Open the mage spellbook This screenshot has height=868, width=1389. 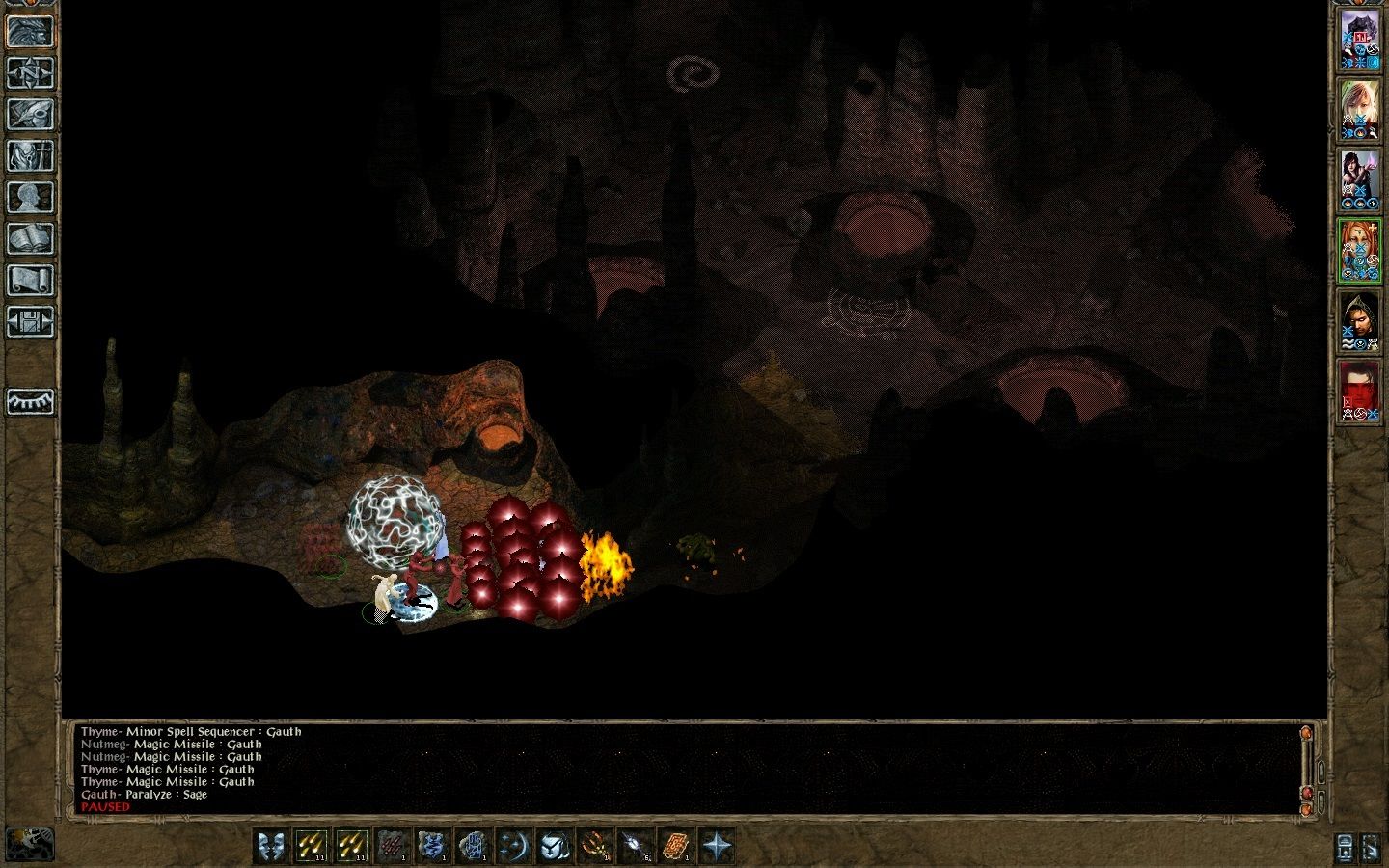click(30, 238)
